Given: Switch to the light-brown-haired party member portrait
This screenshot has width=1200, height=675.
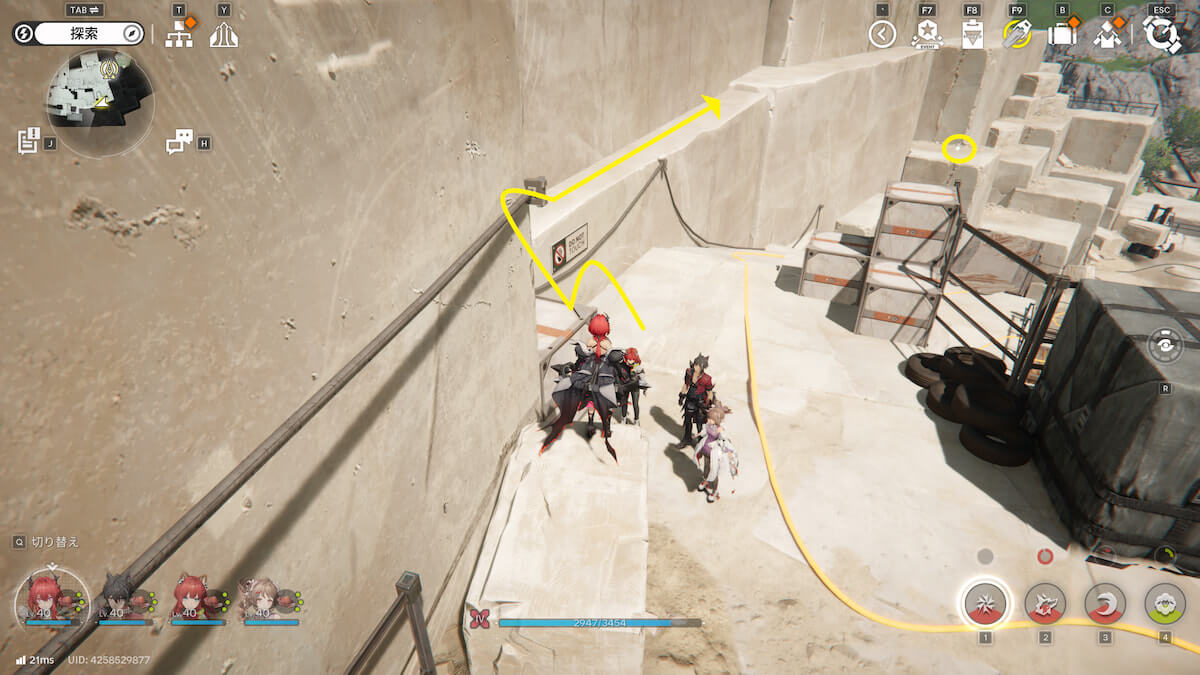Looking at the screenshot, I should pyautogui.click(x=260, y=600).
